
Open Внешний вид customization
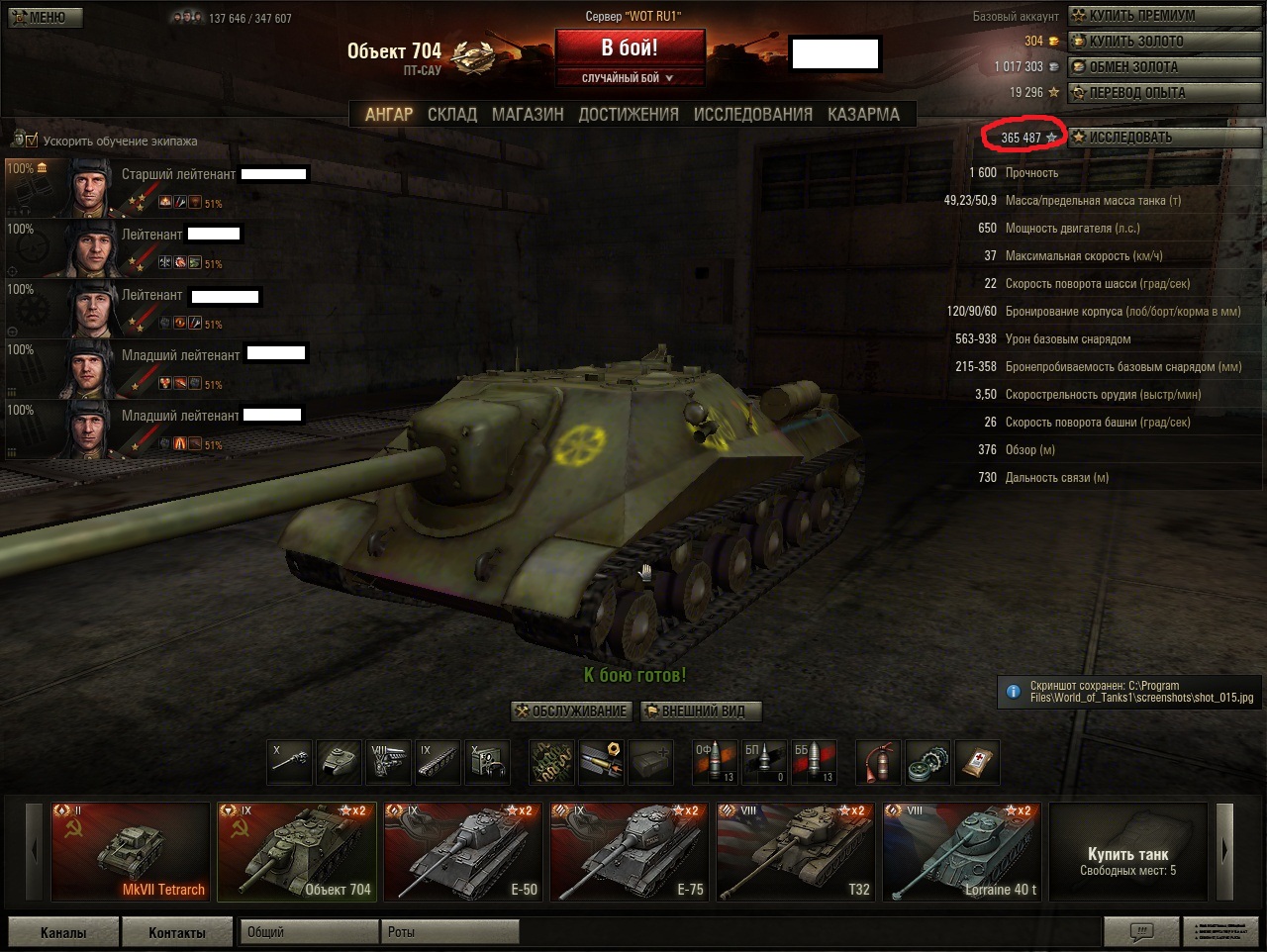701,711
